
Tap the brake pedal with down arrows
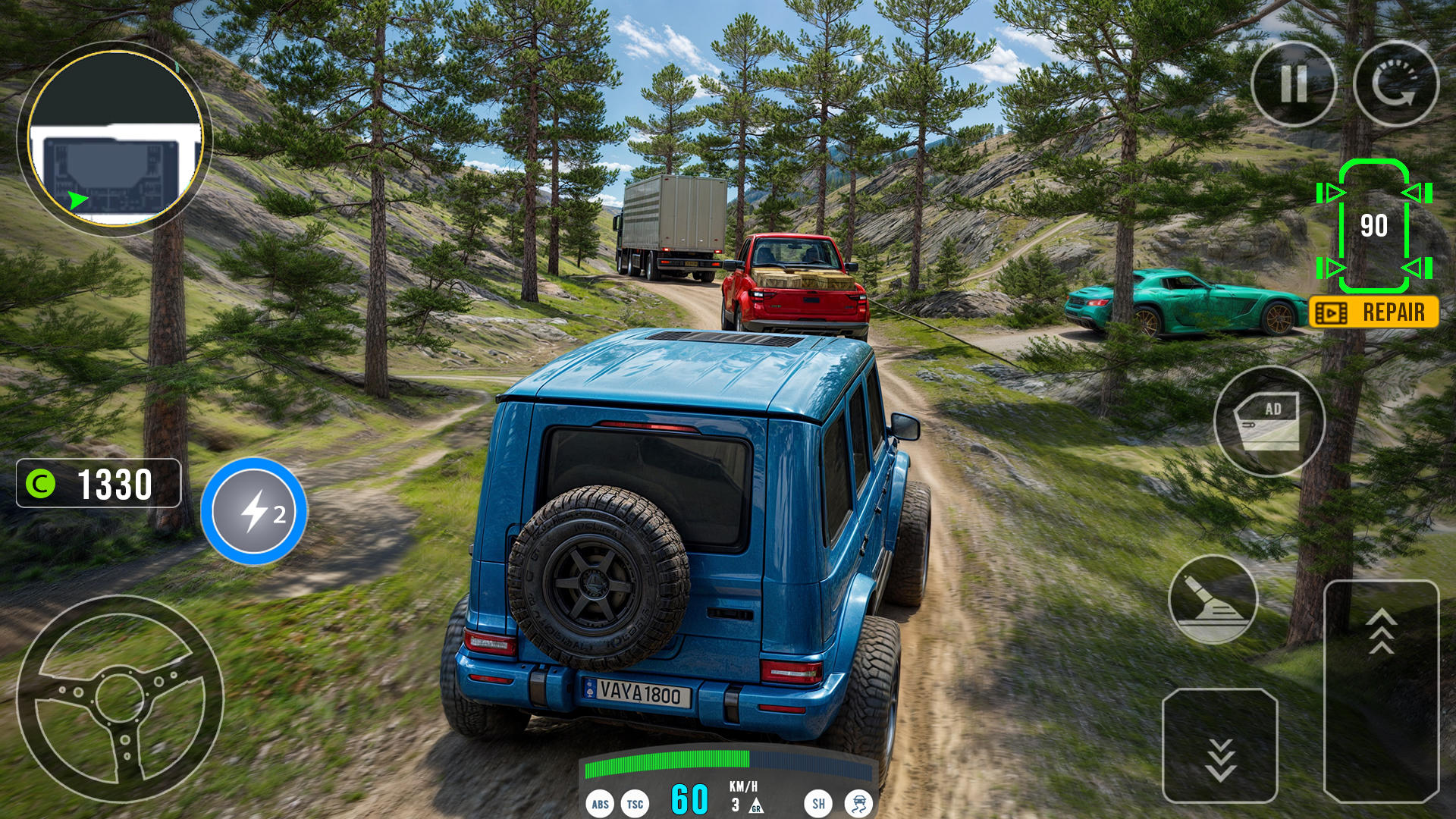pos(1219,746)
